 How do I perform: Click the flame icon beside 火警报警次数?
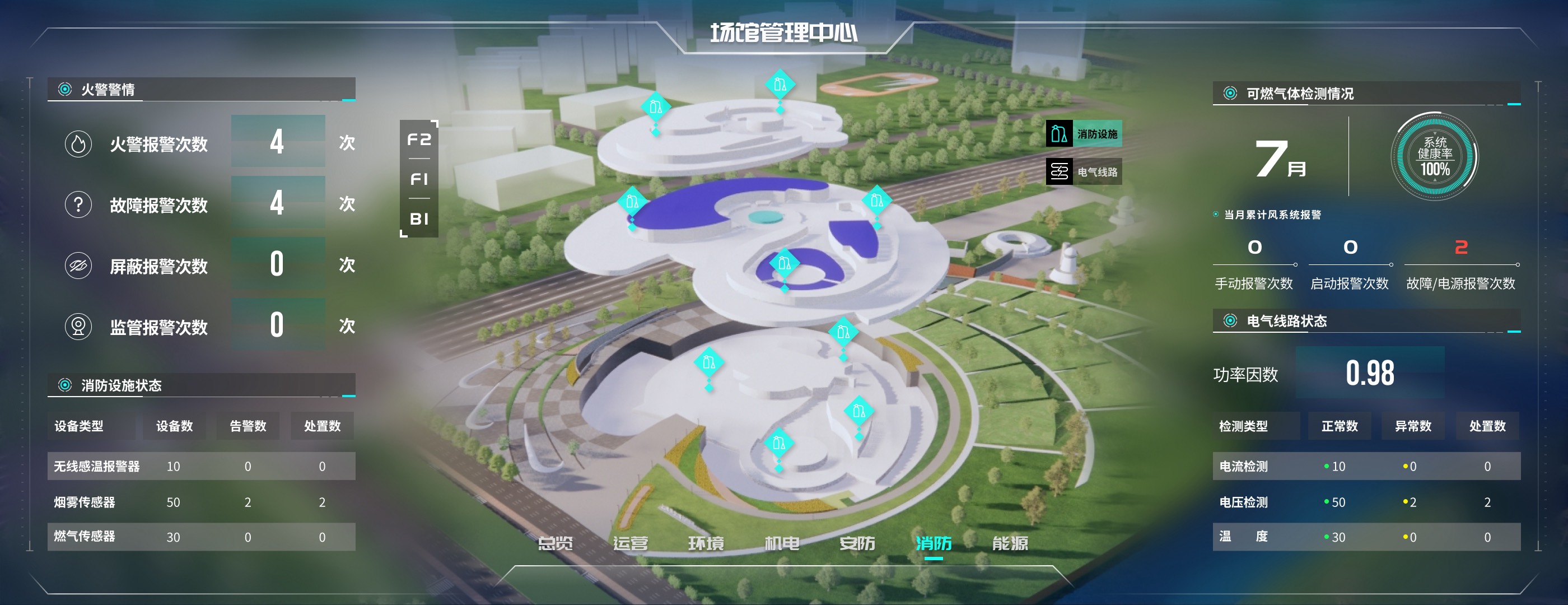pos(78,145)
